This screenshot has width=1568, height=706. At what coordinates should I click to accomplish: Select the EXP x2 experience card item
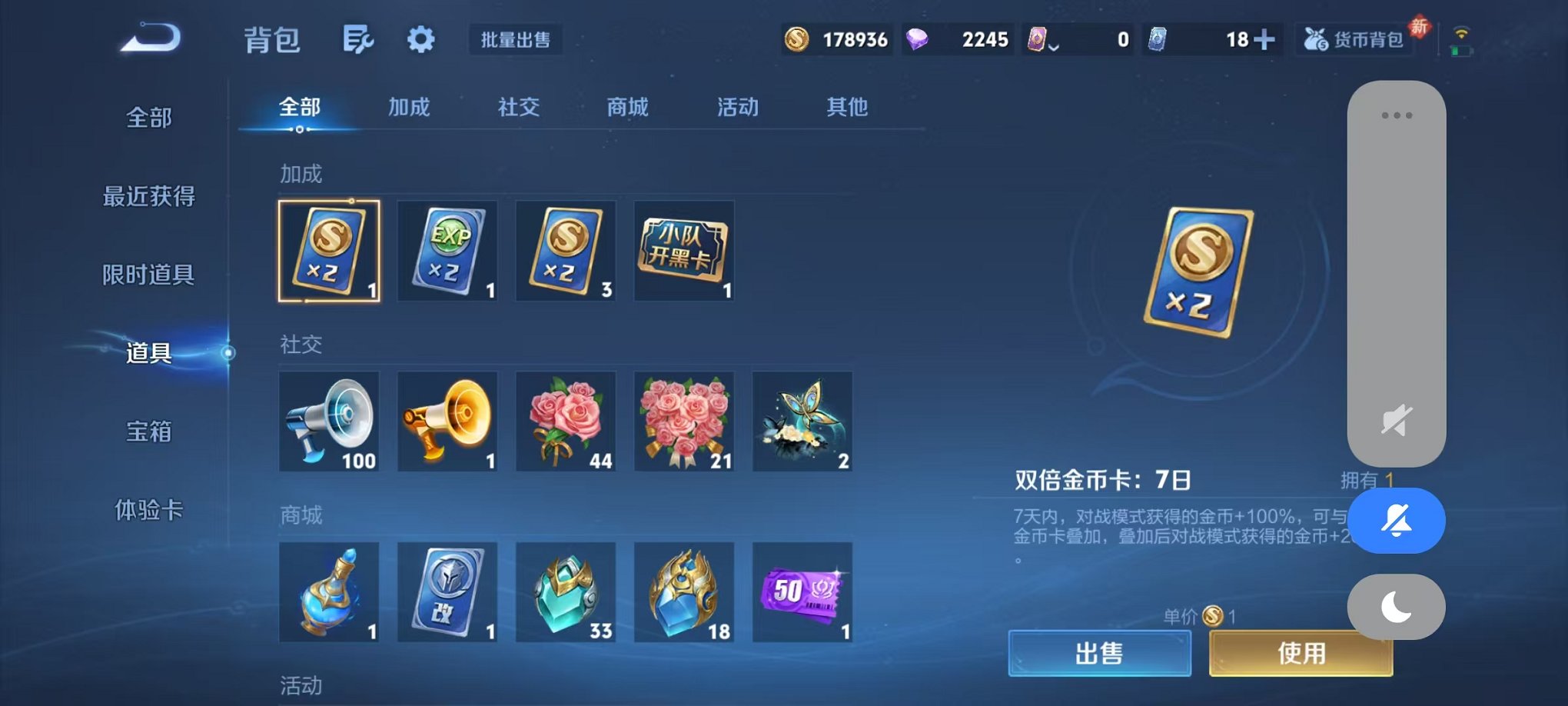[447, 251]
